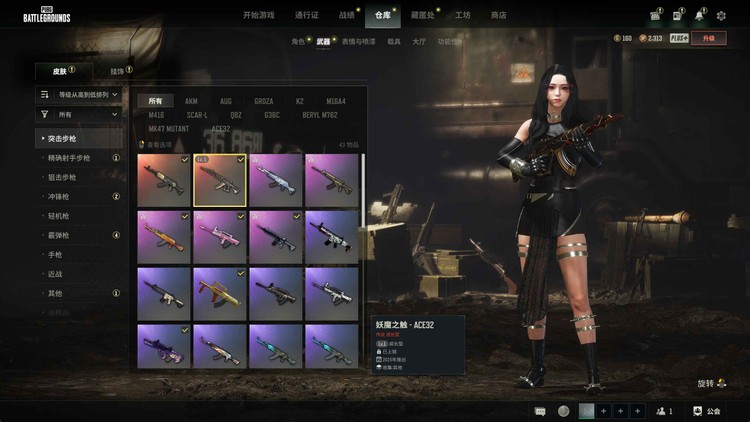Open the 商店 shop tab
The height and width of the screenshot is (422, 750).
[x=497, y=15]
